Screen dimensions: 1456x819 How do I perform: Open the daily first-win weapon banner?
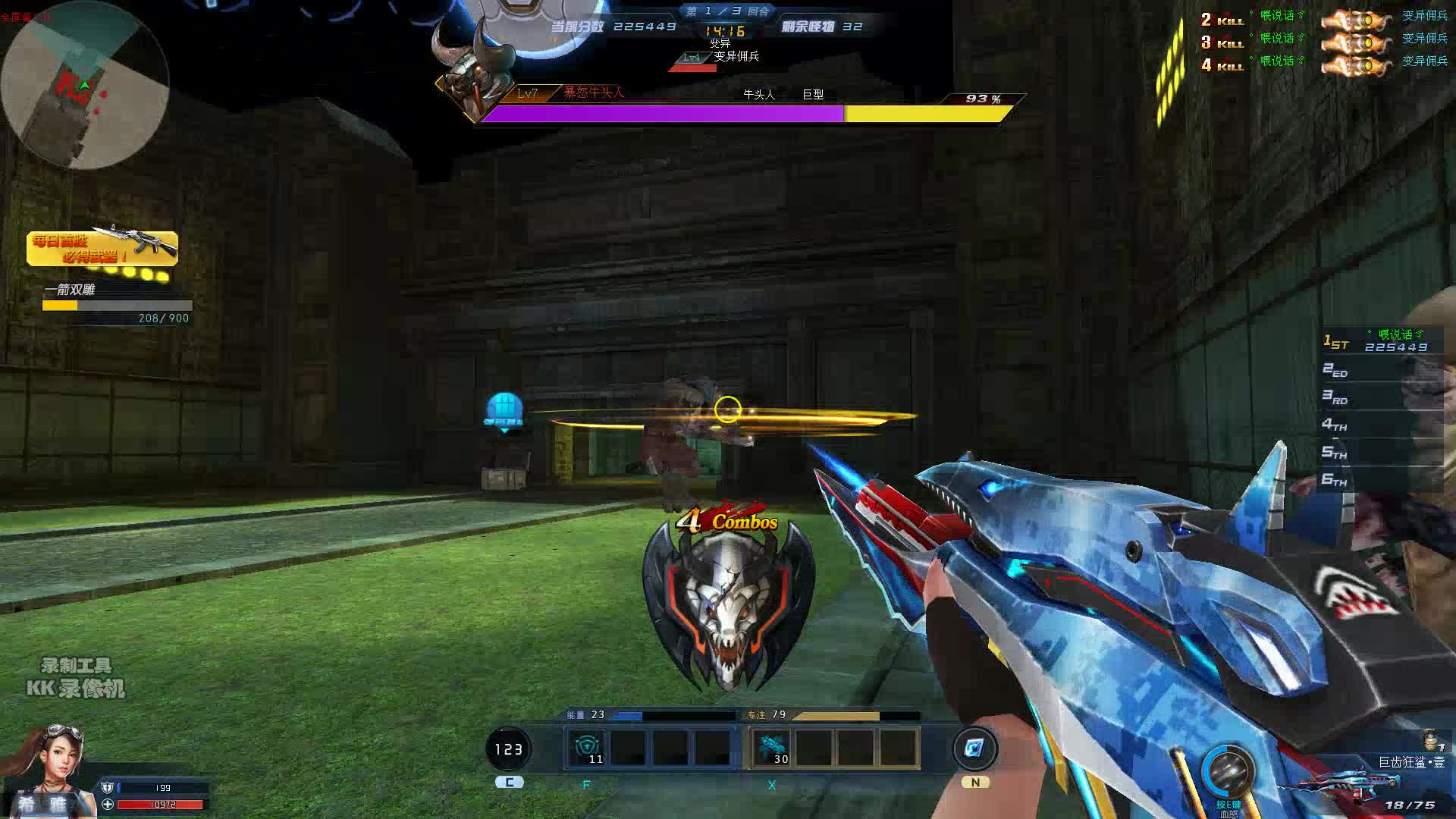[x=102, y=248]
